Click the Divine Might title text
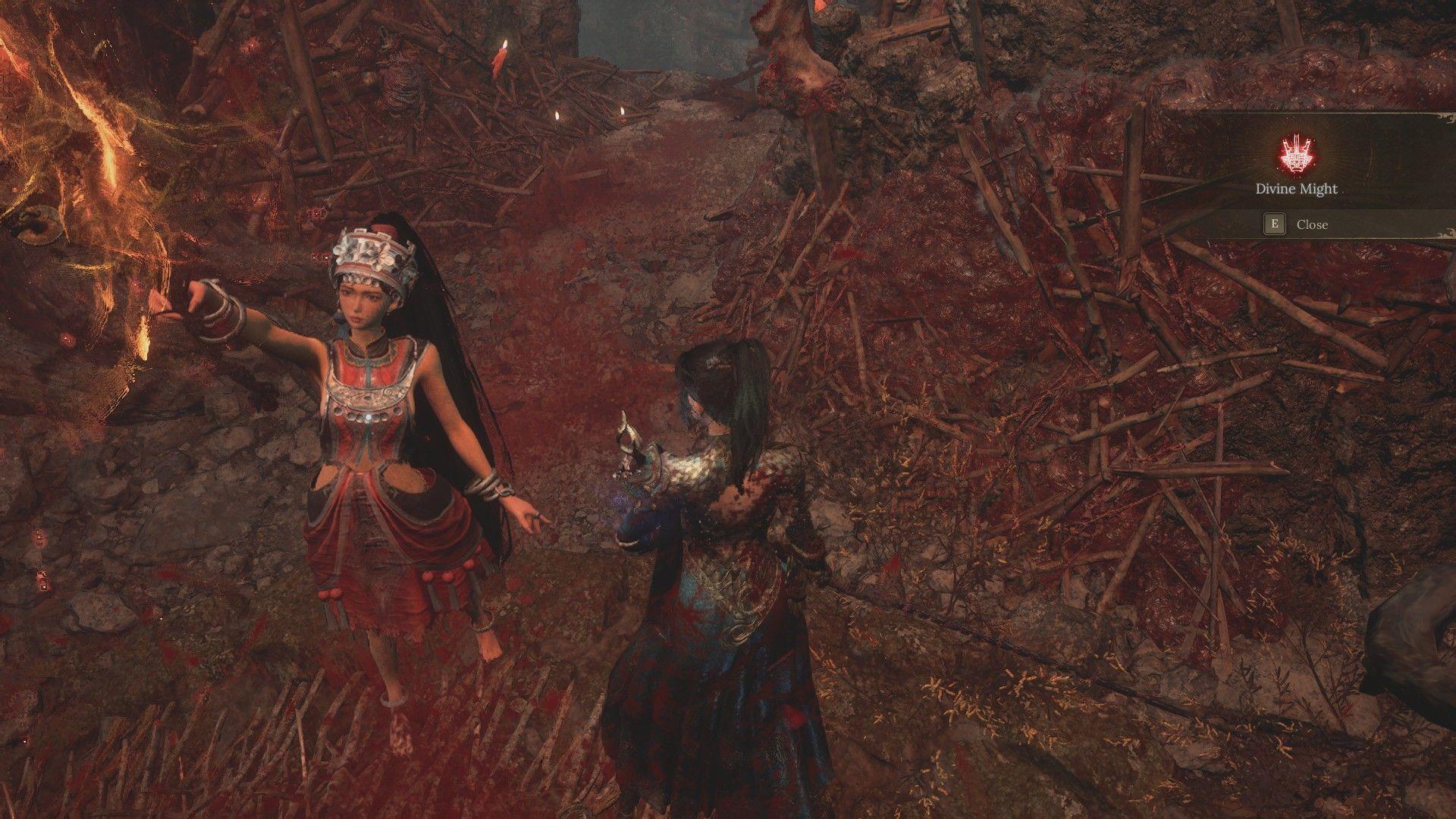The image size is (1456, 819). (1296, 190)
